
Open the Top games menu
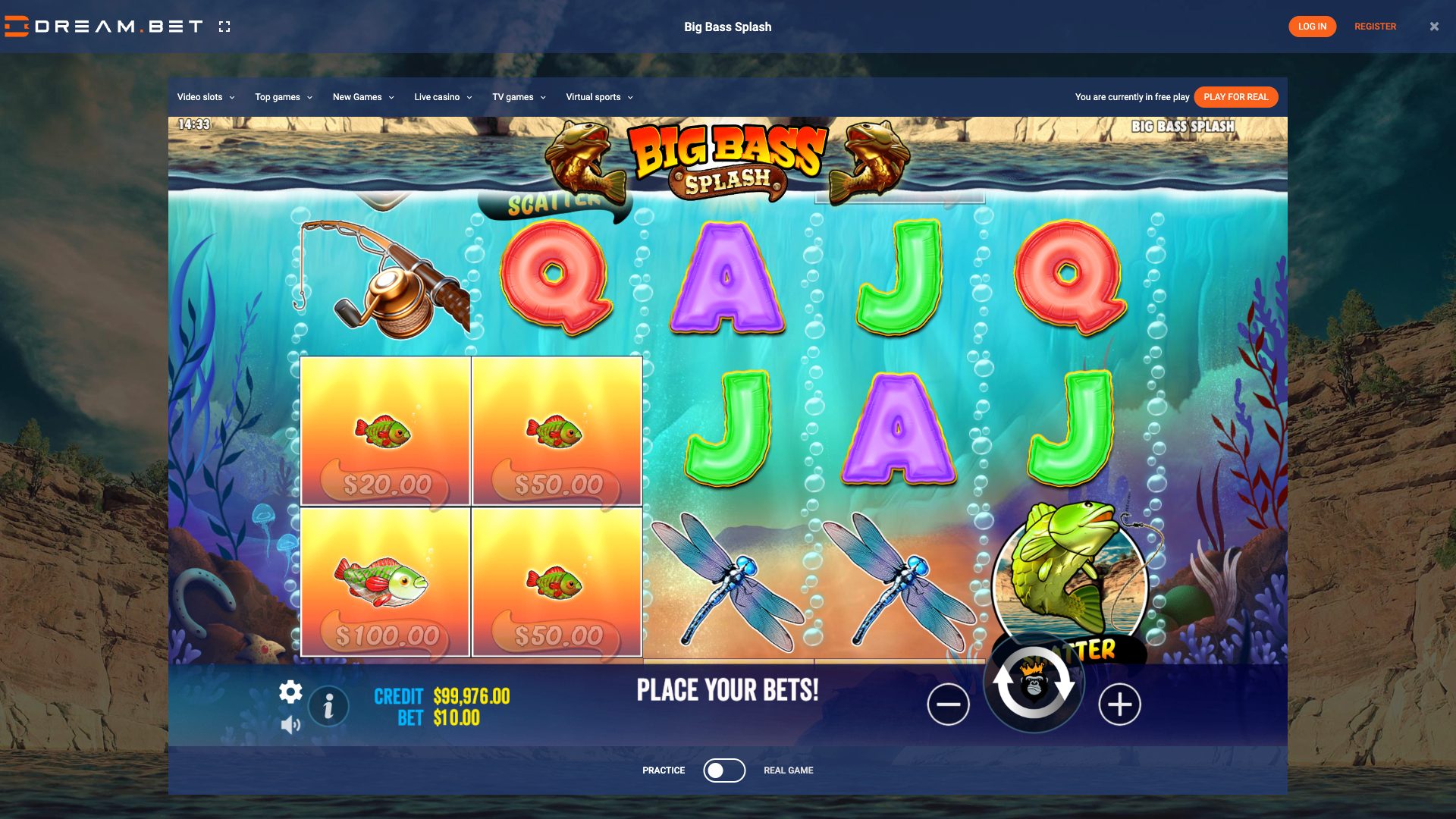282,97
